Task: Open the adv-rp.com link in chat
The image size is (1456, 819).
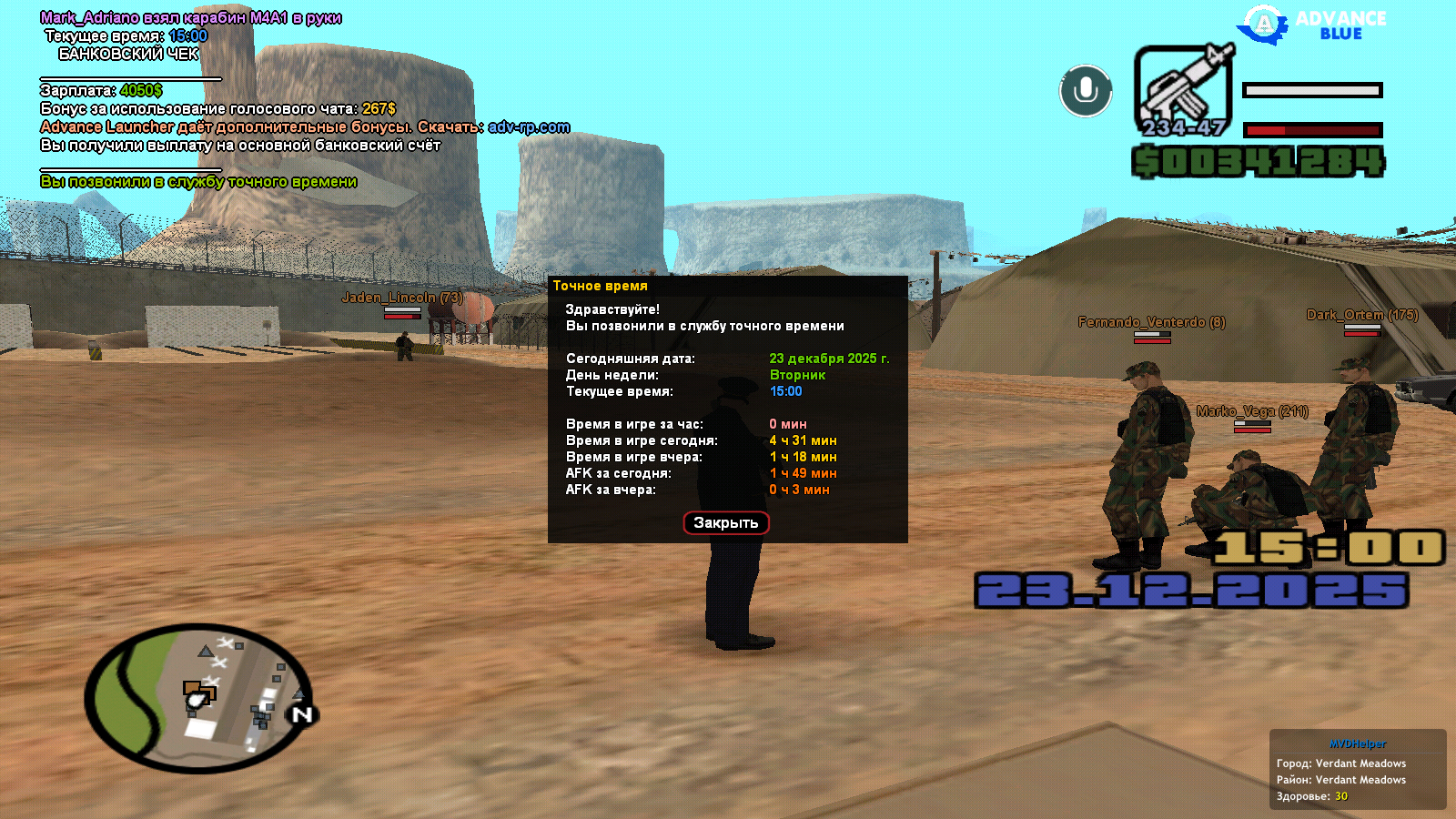Action: click(x=529, y=127)
